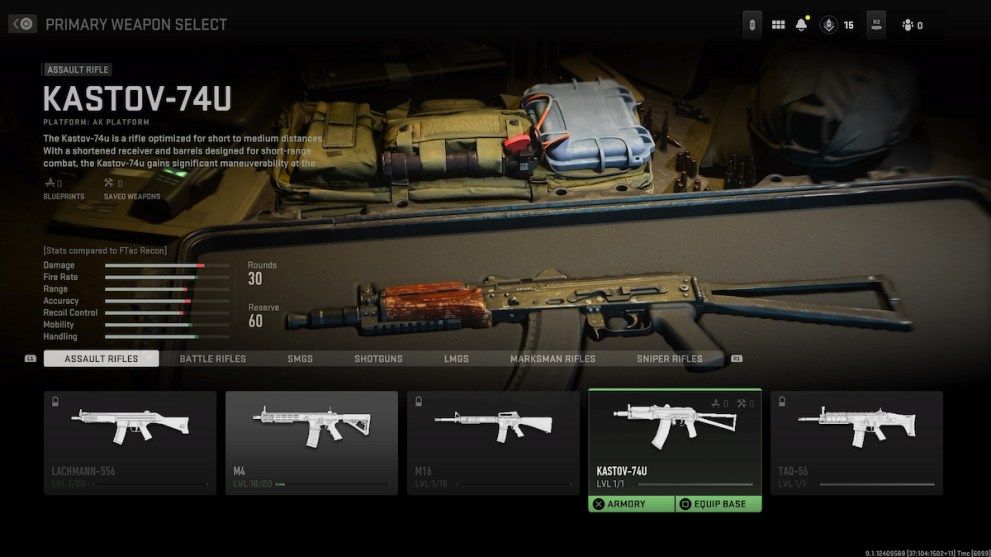Choose the Assault Rifles tab

[x=101, y=359]
